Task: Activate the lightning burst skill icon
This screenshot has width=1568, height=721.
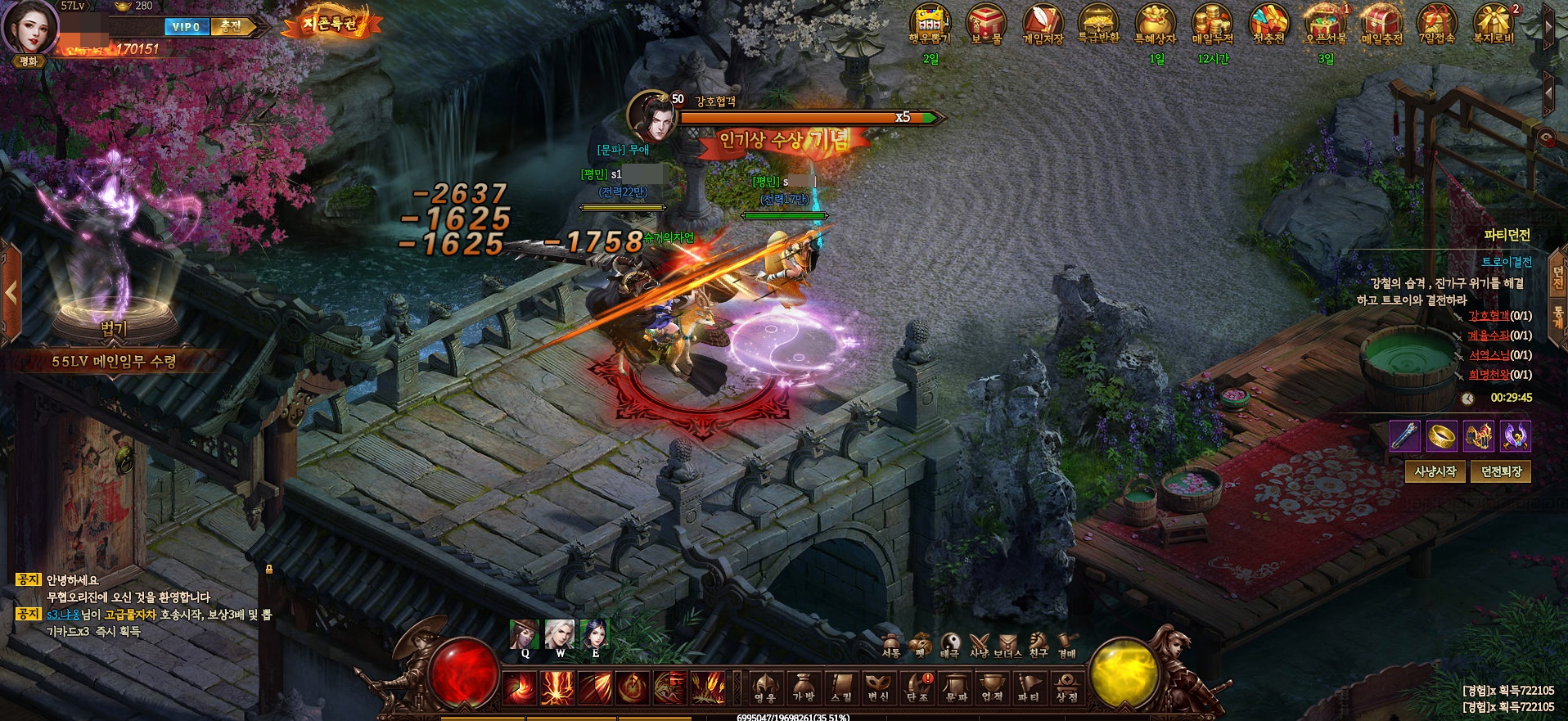Action: [556, 687]
